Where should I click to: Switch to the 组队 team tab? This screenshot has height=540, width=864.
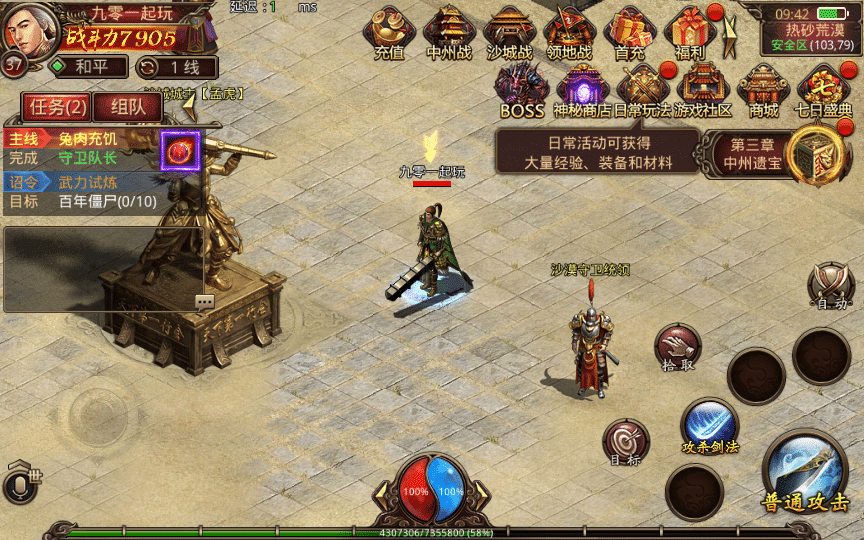(x=127, y=106)
